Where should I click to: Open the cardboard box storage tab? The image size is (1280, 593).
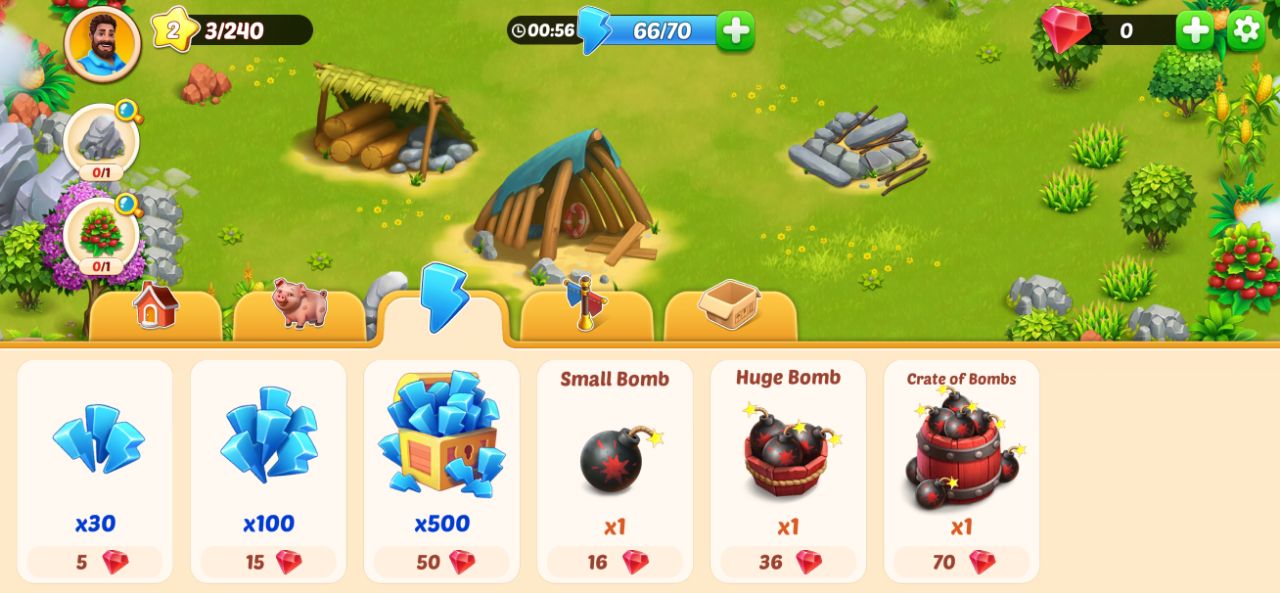click(730, 310)
